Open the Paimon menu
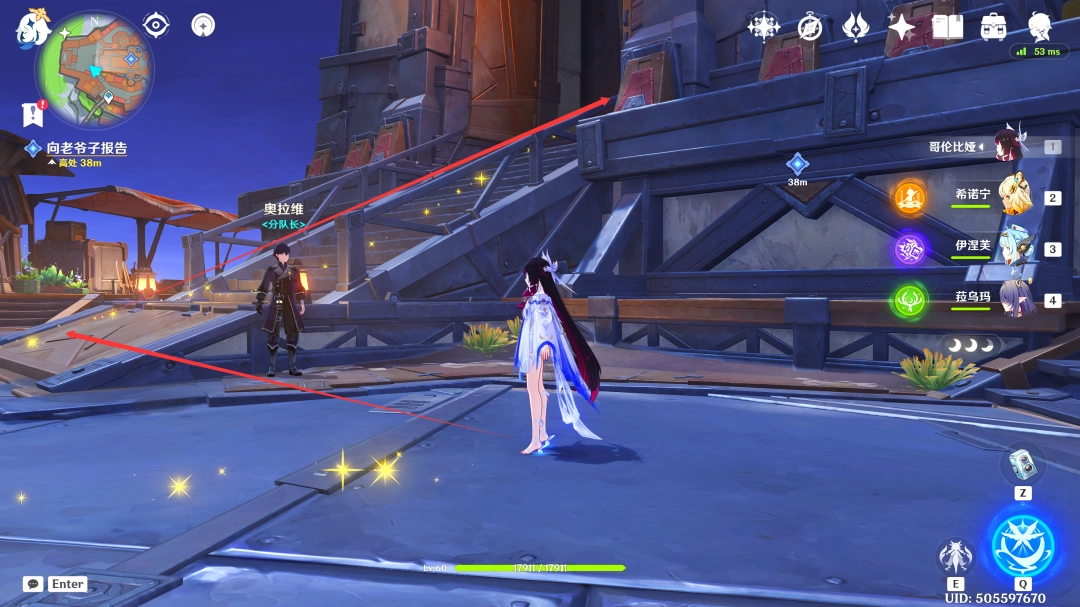This screenshot has height=607, width=1080. [31, 29]
